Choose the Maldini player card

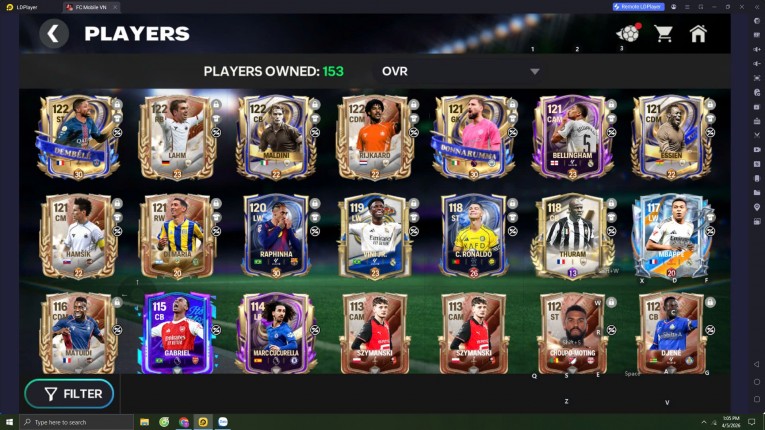coord(275,137)
